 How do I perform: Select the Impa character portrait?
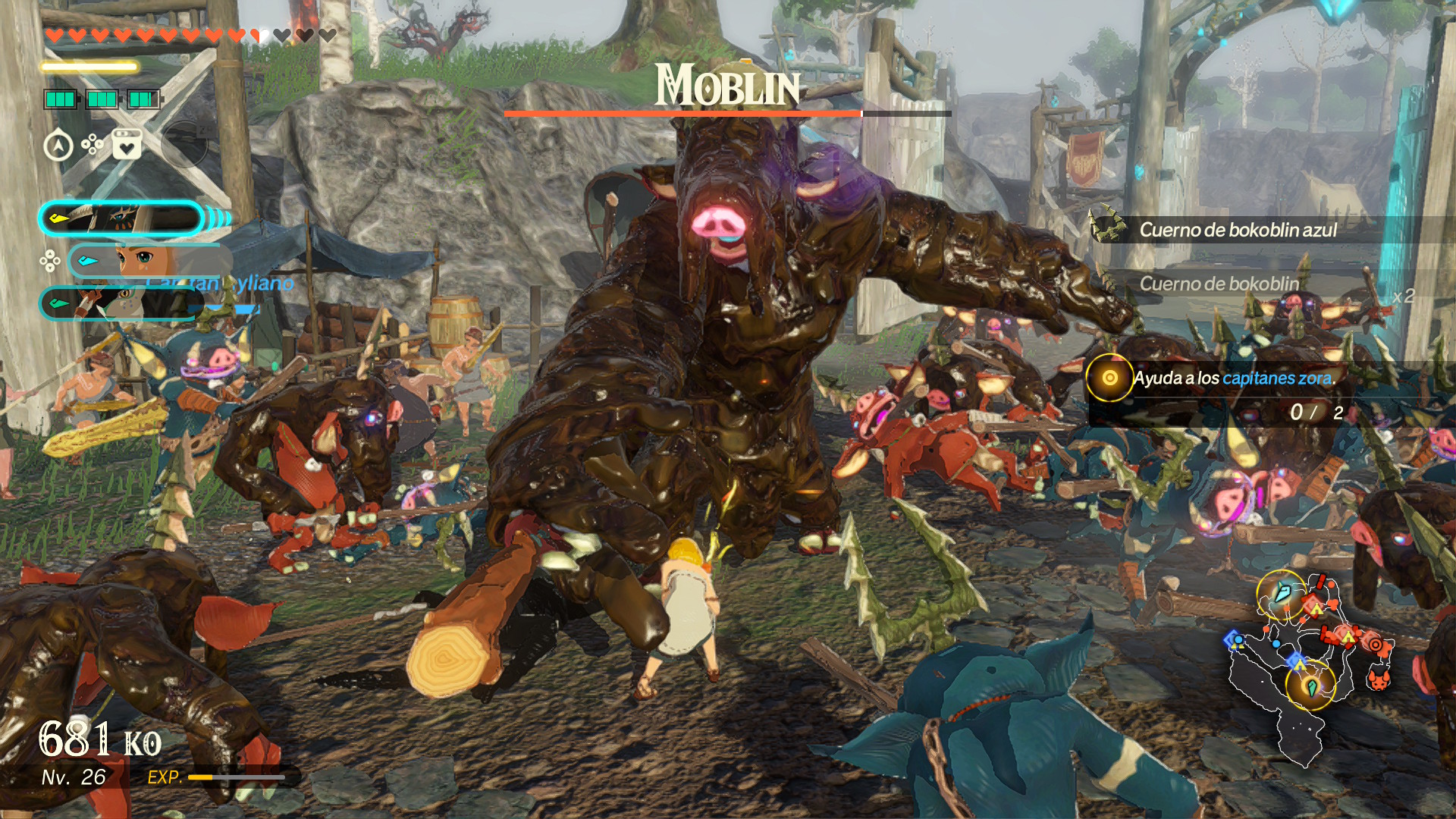pos(121,218)
